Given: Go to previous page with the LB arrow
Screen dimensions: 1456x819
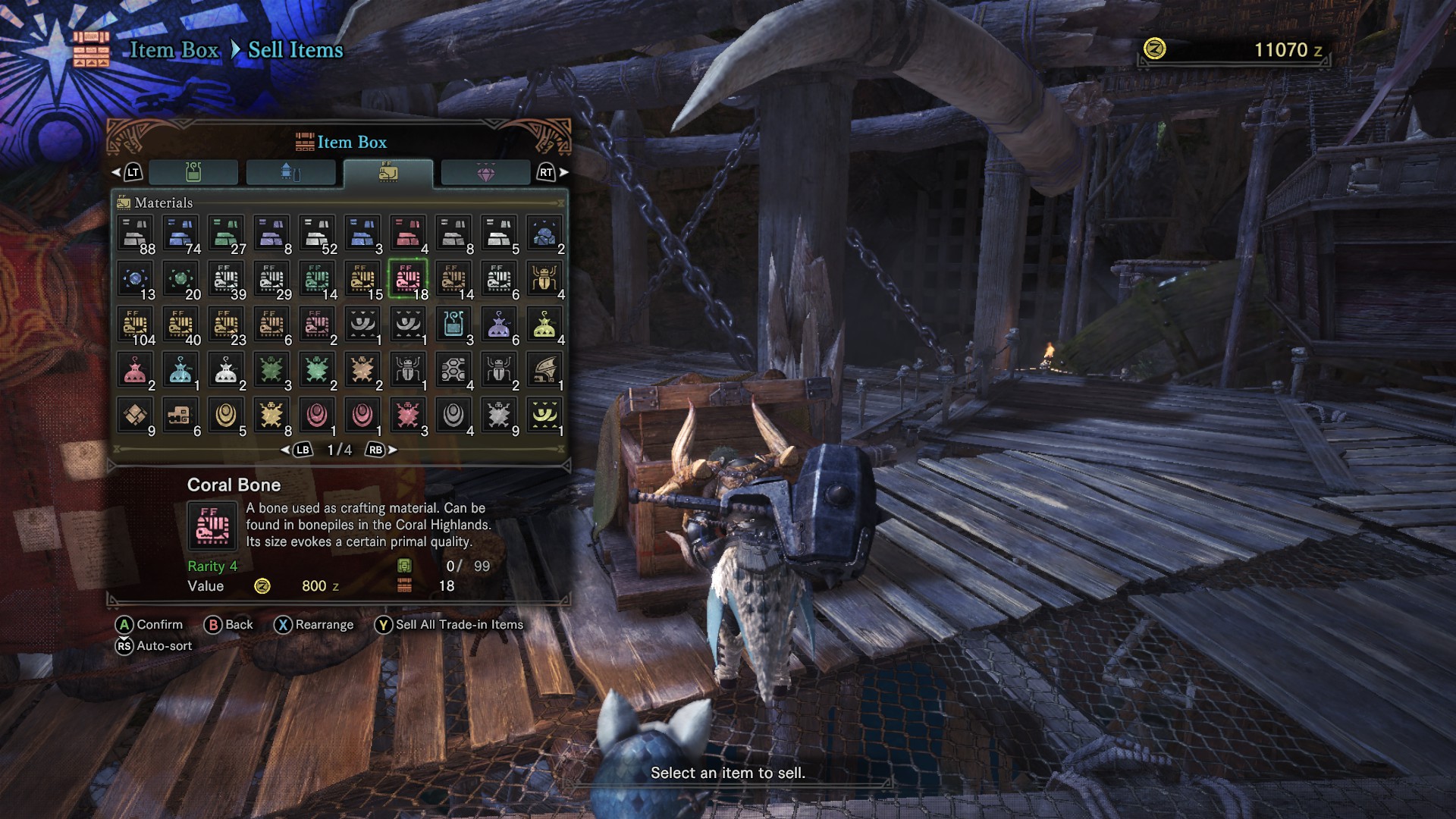Looking at the screenshot, I should coord(301,450).
